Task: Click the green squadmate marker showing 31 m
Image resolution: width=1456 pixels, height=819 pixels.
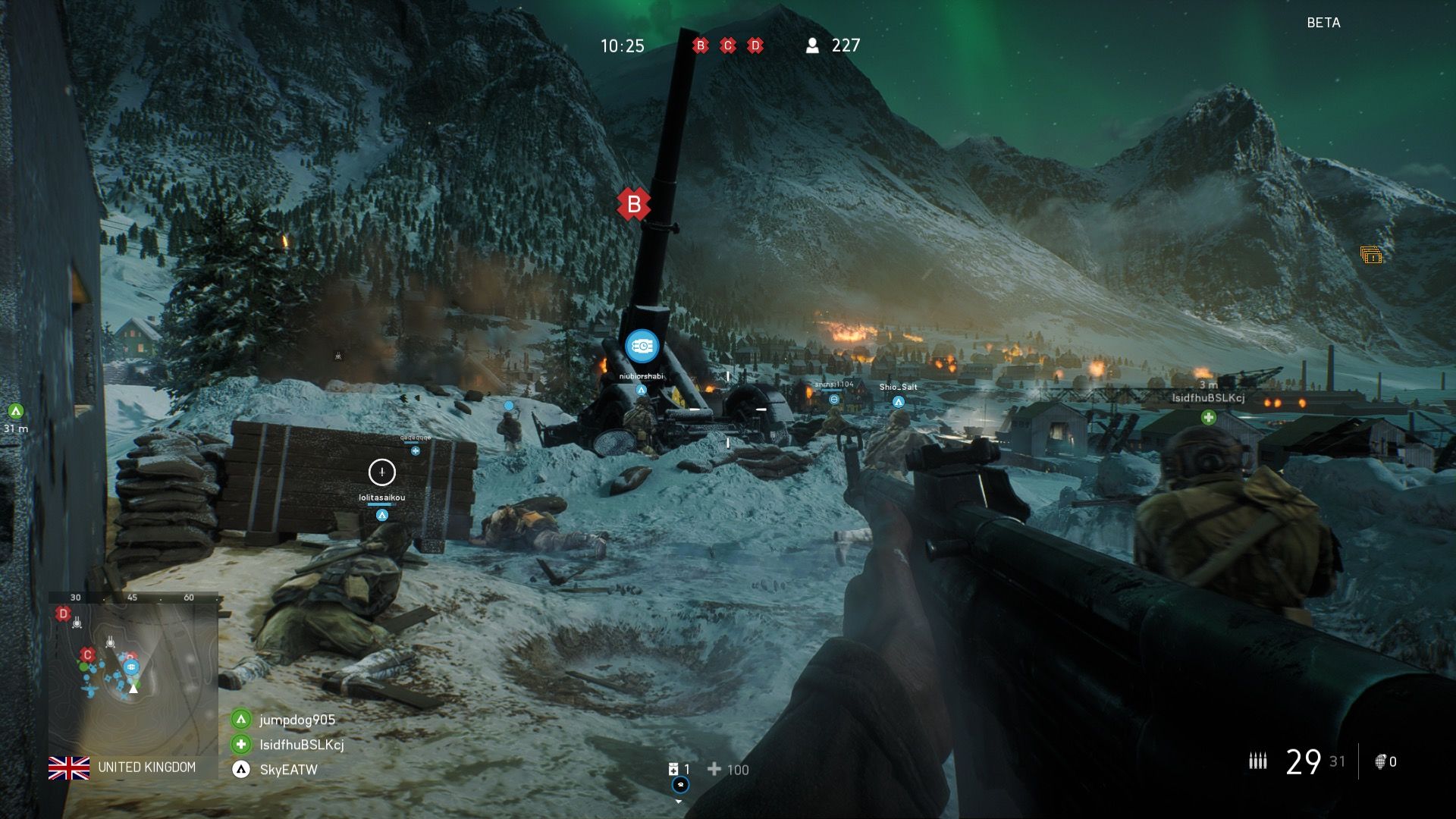Action: pos(15,412)
